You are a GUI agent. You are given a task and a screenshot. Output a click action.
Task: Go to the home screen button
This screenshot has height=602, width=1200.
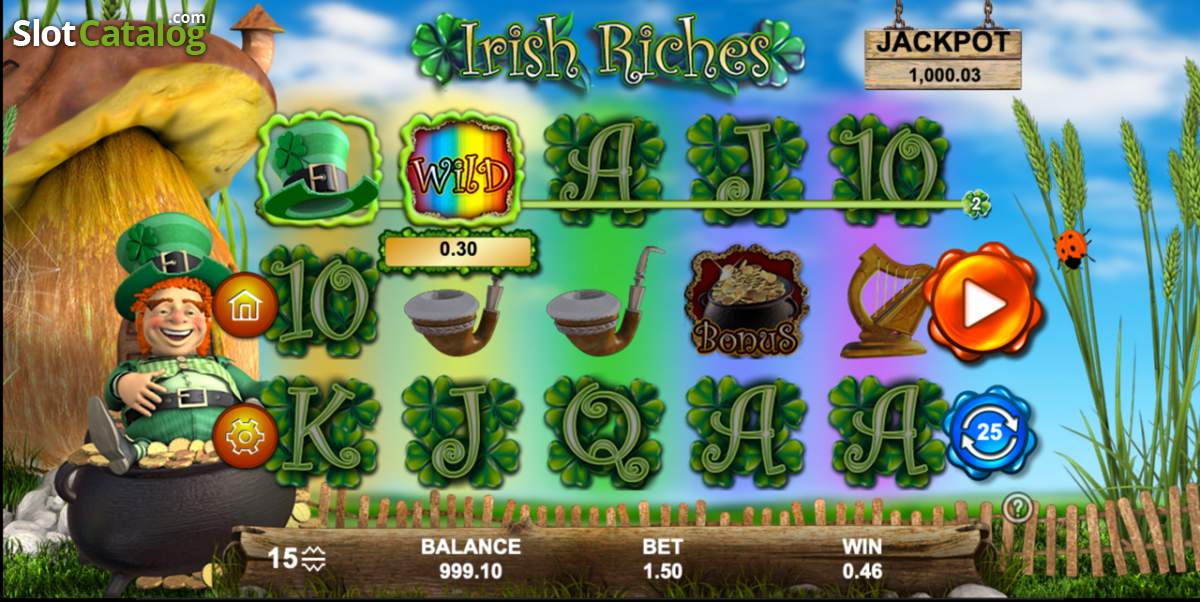(x=244, y=305)
